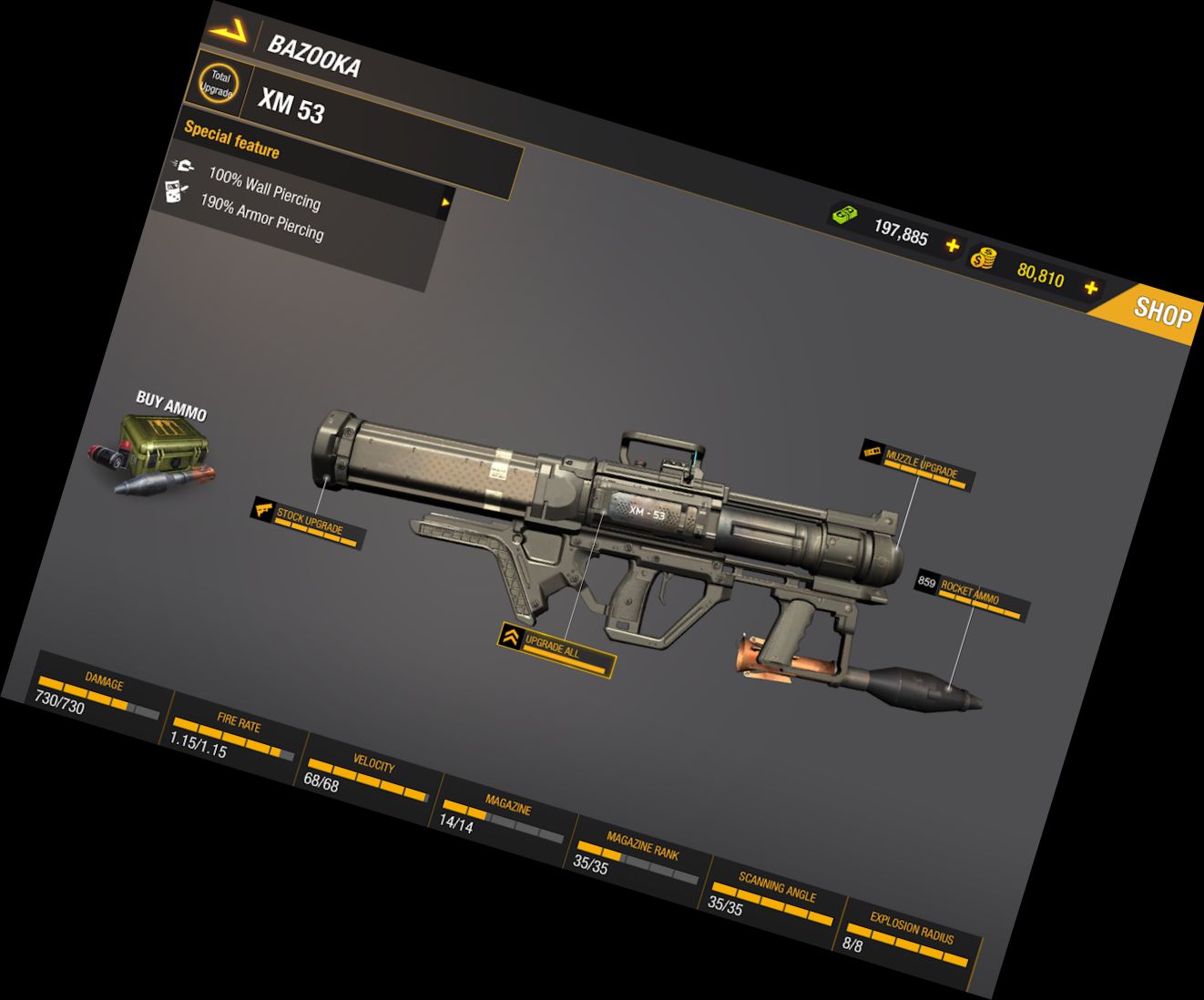This screenshot has height=1000, width=1204.
Task: Select the Rocket Ammo upgrade
Action: coord(971,597)
